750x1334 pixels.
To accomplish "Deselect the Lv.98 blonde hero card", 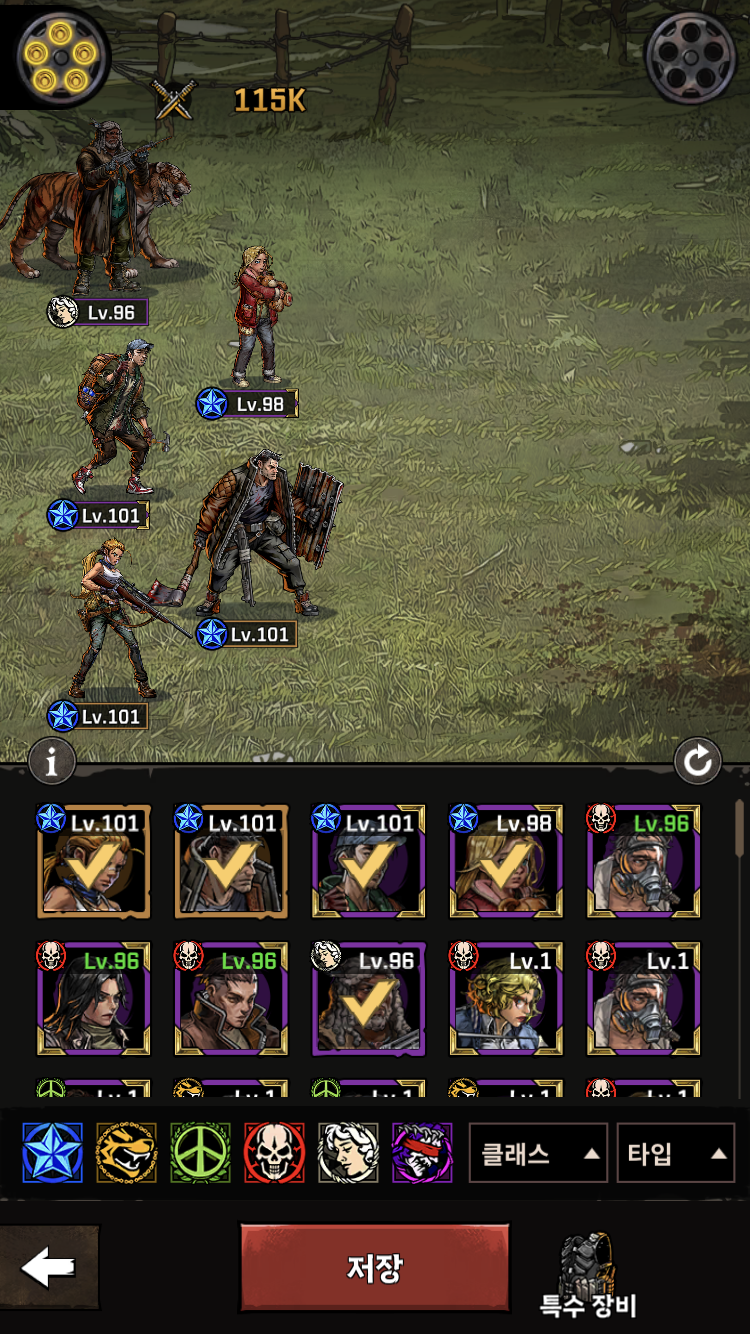I will click(506, 862).
